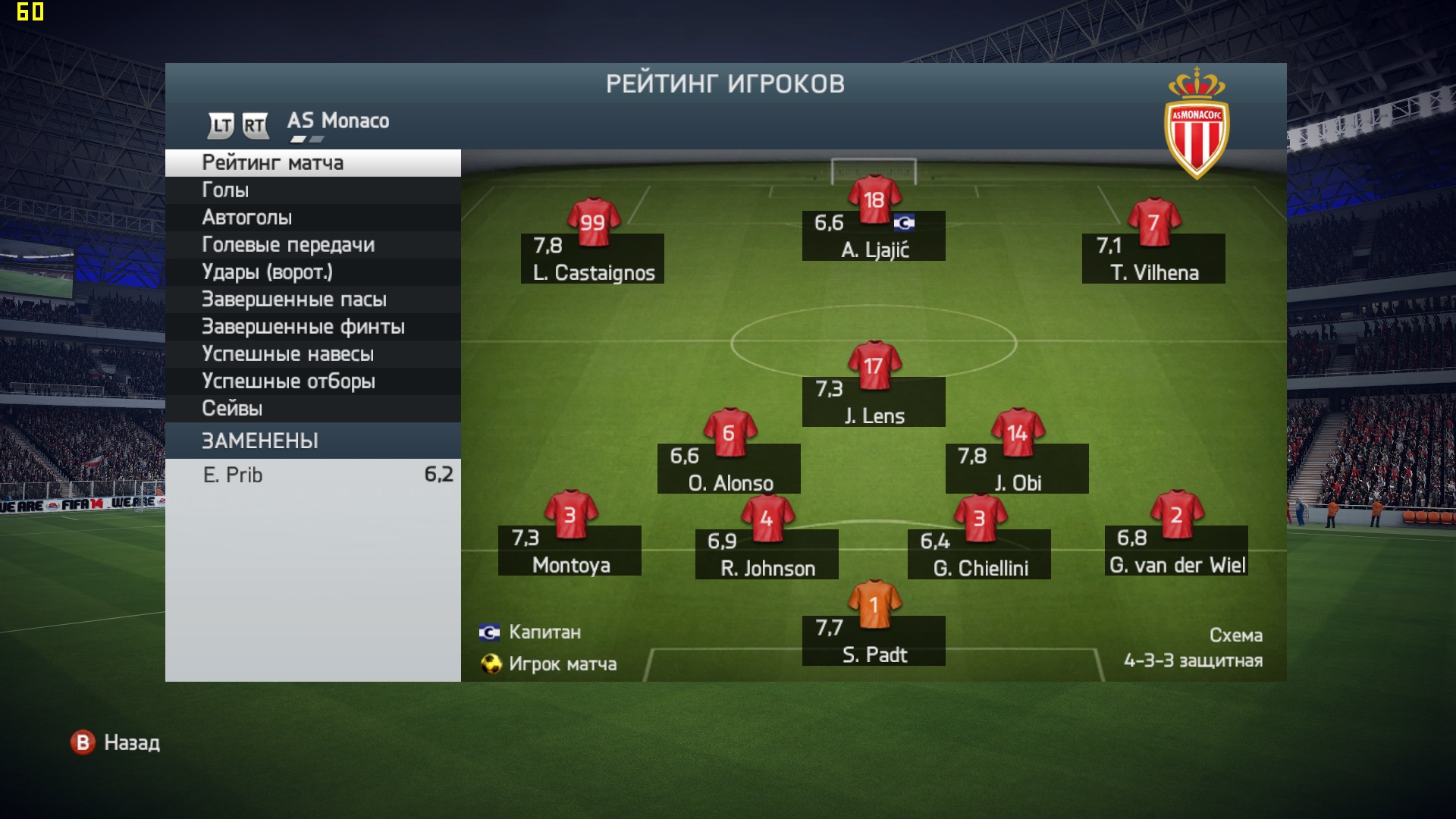Select J. Lens on the pitch
This screenshot has width=1456, height=819.
(x=874, y=401)
